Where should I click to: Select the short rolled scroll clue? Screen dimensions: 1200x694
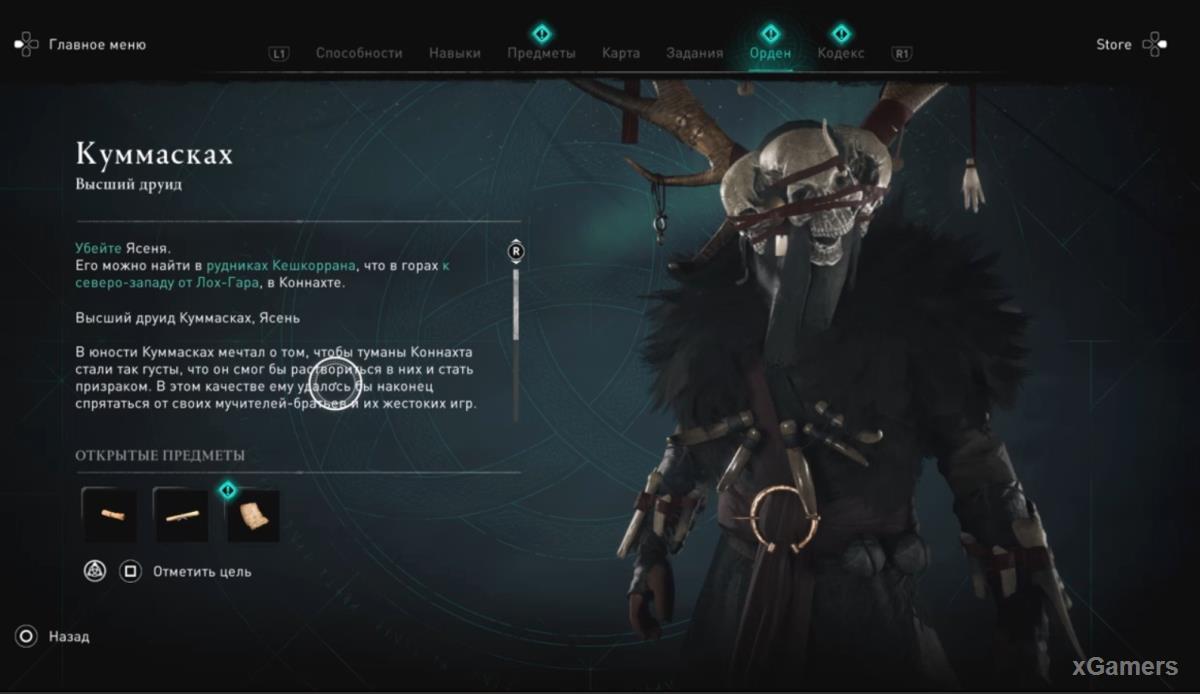coord(109,515)
